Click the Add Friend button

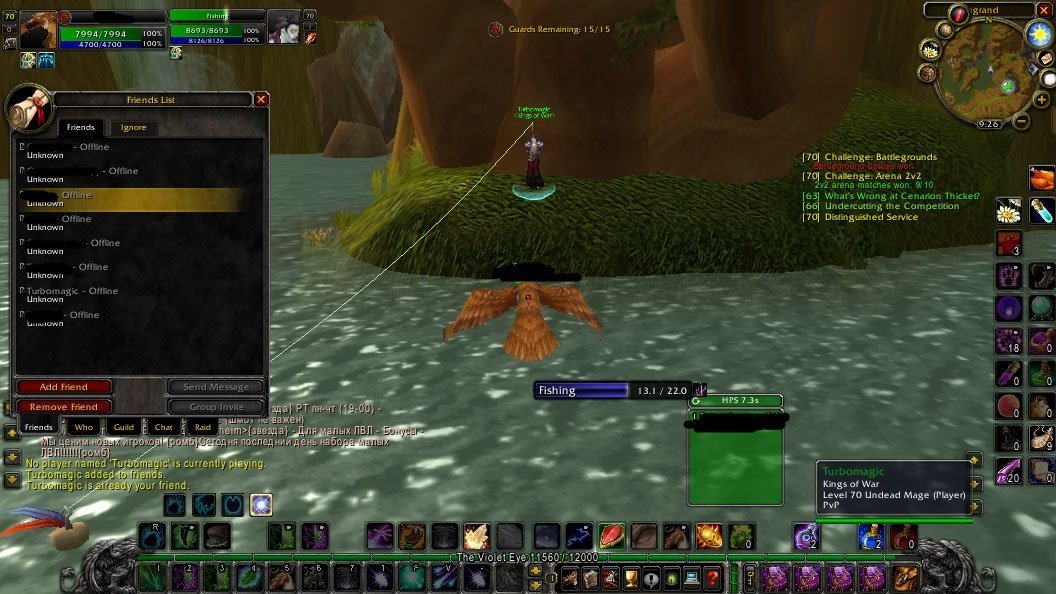(64, 387)
